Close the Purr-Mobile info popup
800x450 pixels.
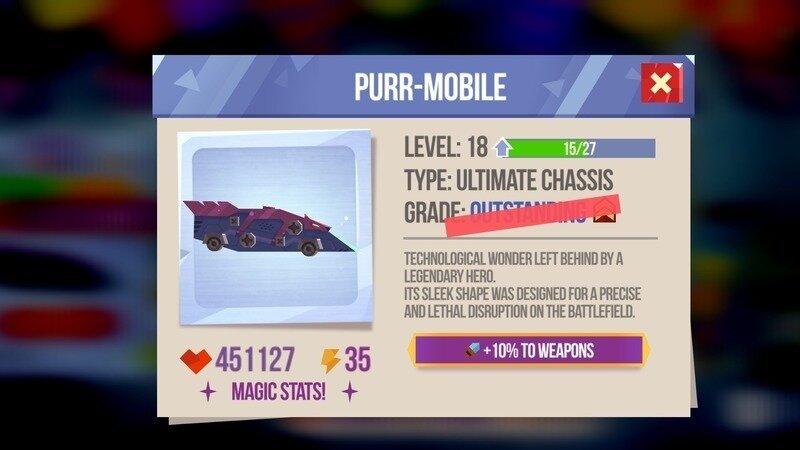pos(661,84)
